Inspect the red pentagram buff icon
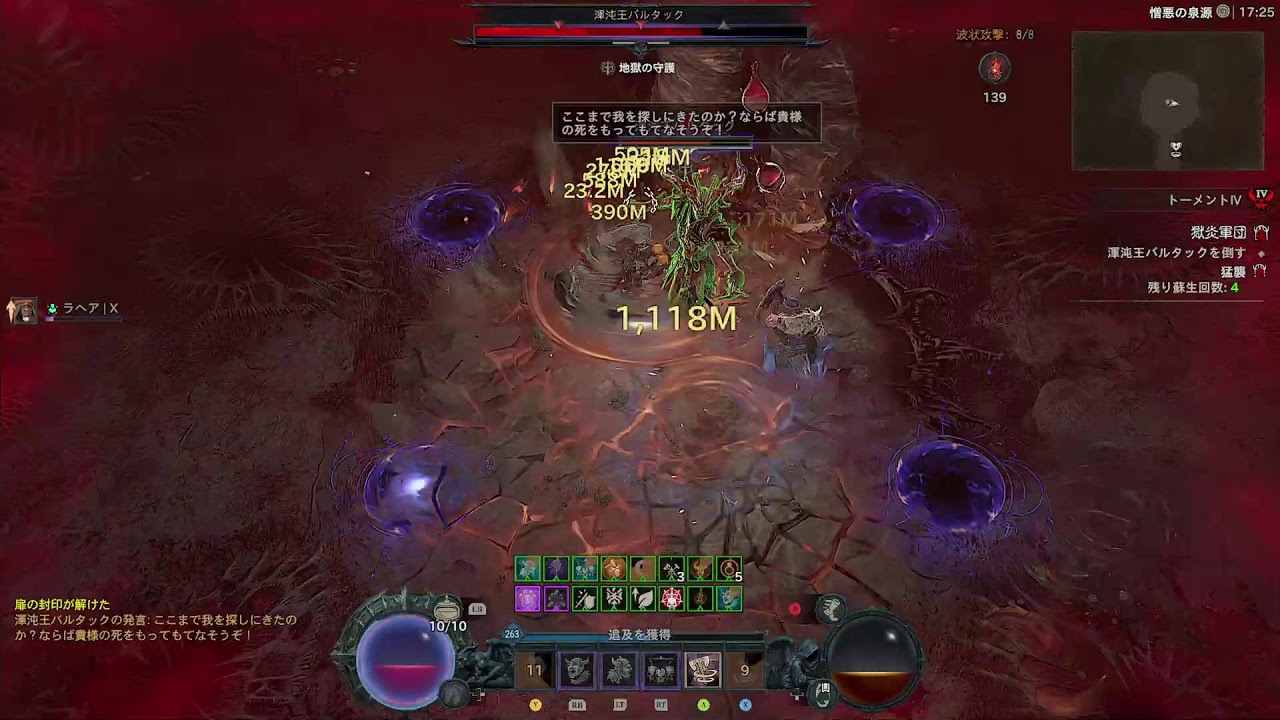Image resolution: width=1280 pixels, height=720 pixels. pyautogui.click(x=671, y=599)
